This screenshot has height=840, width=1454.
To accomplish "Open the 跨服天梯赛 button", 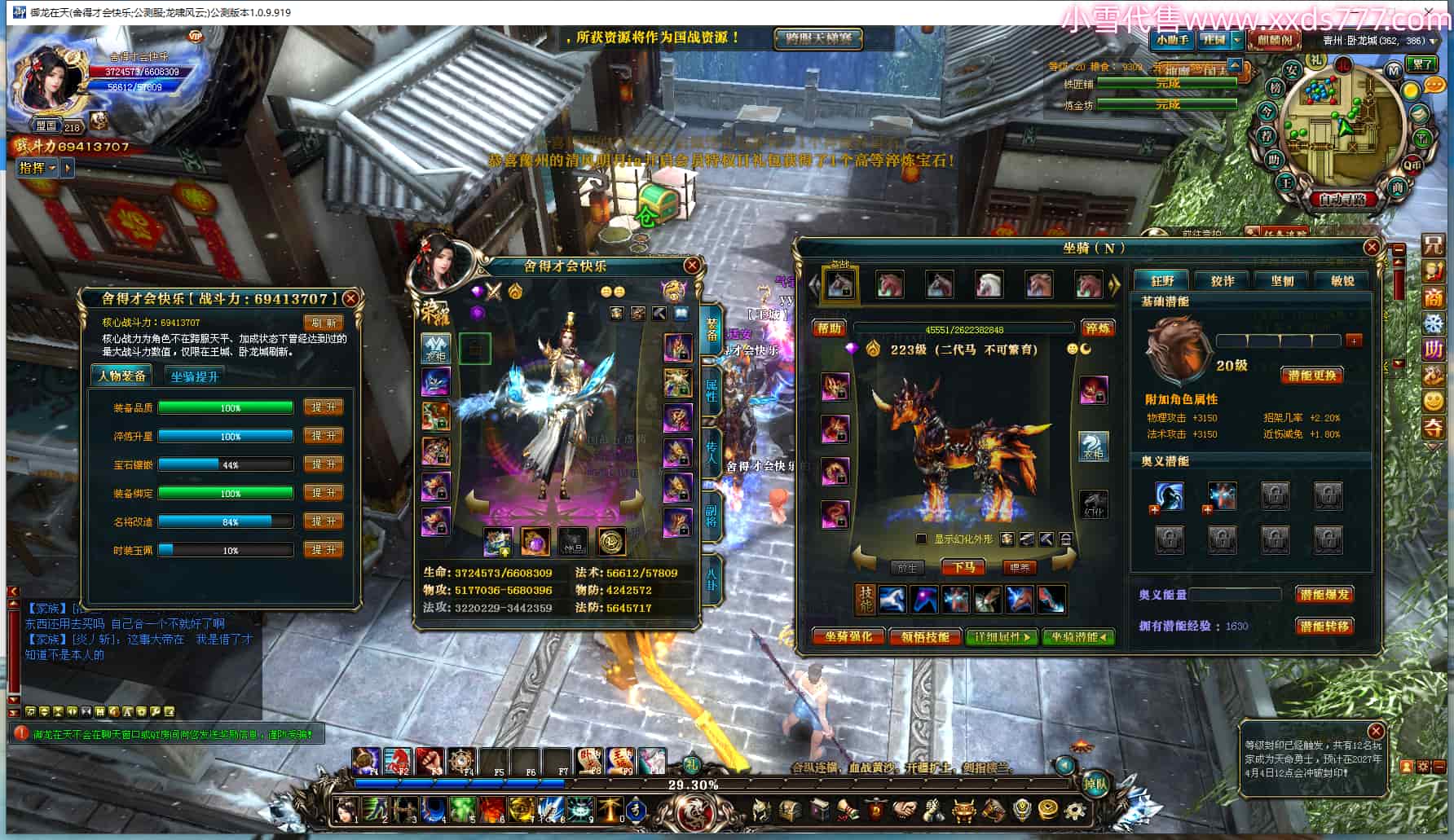I will coord(817,38).
